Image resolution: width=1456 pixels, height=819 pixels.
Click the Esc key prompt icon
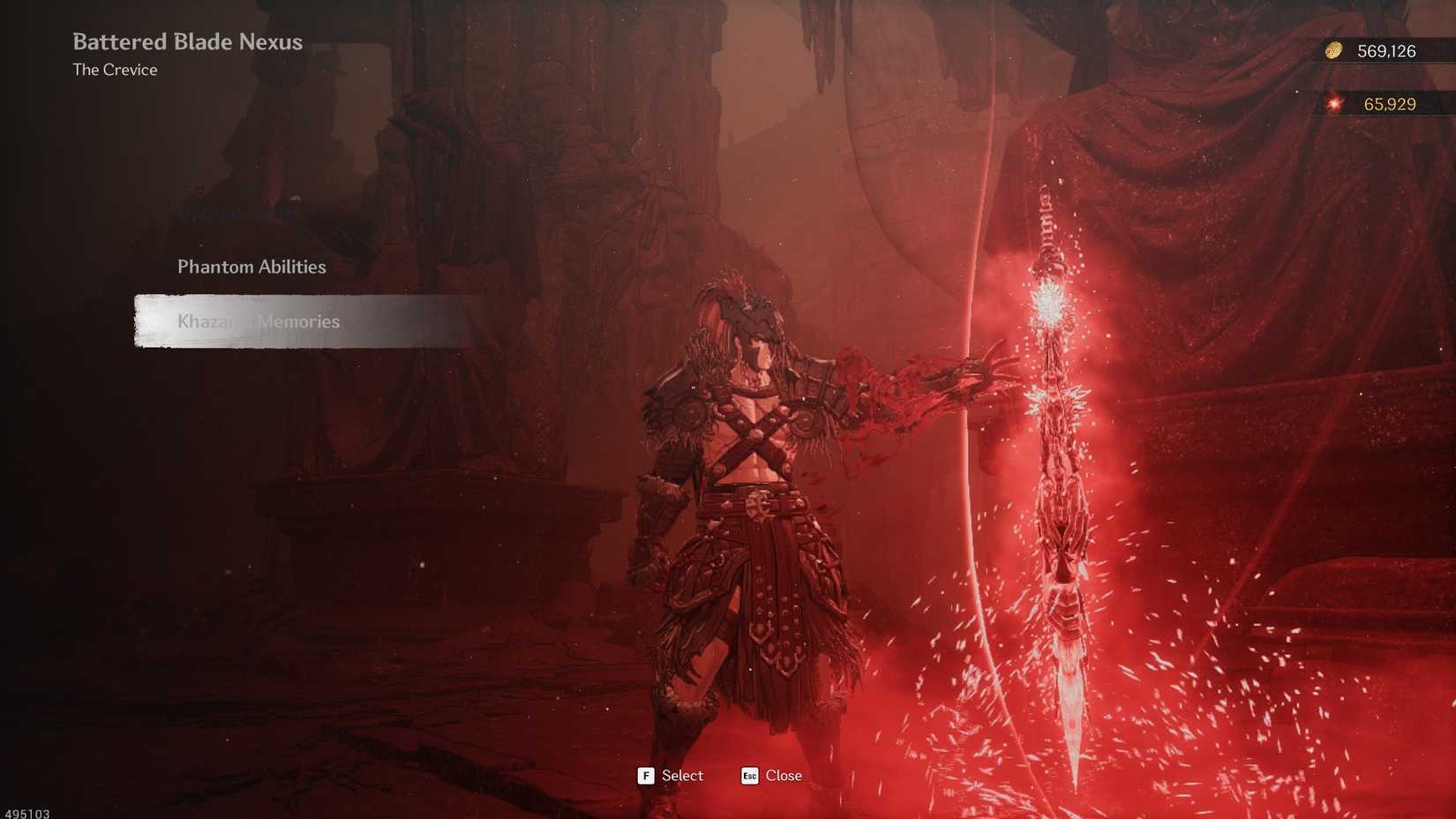[749, 777]
